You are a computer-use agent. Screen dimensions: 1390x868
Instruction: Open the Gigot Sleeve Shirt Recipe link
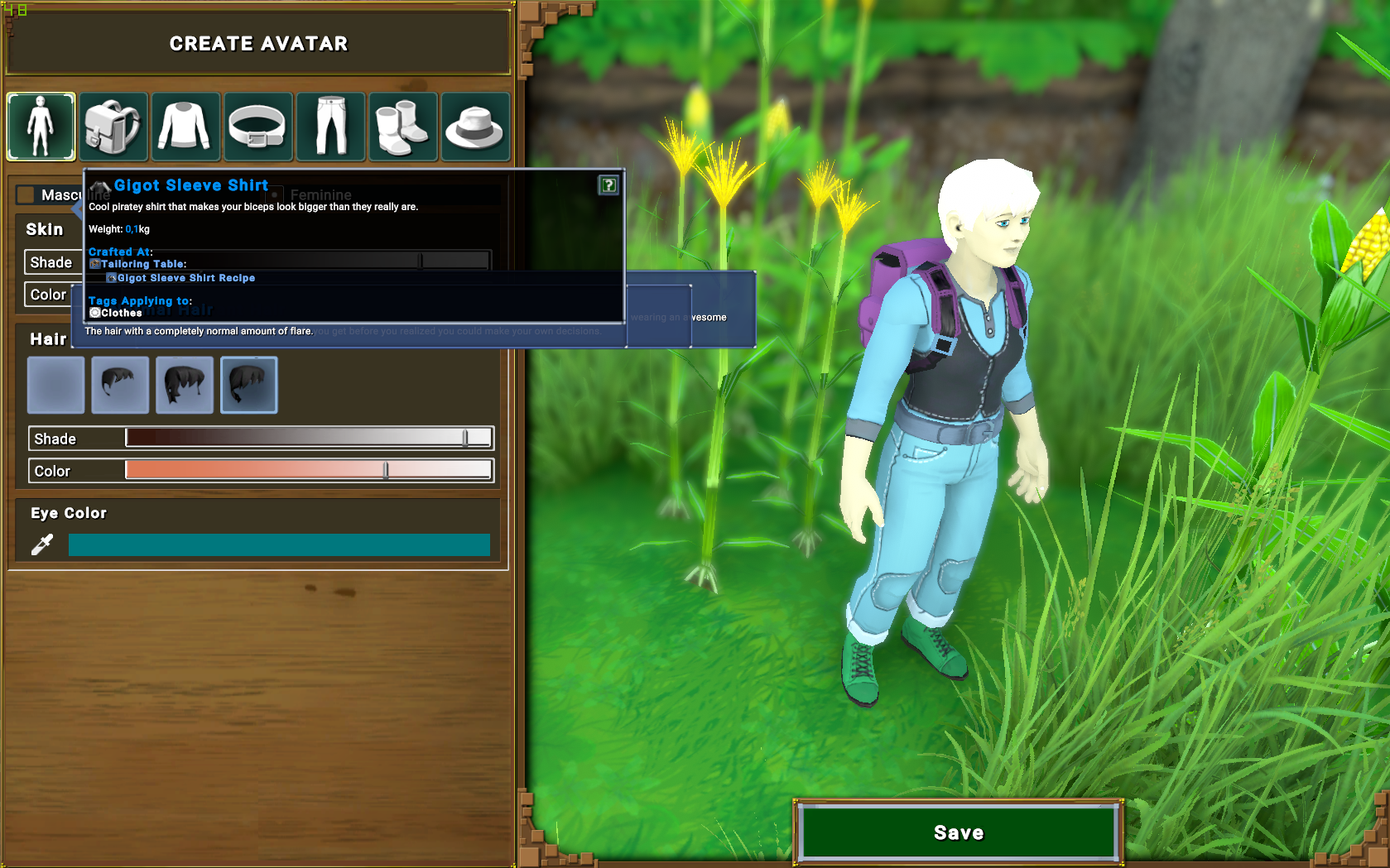tap(185, 278)
